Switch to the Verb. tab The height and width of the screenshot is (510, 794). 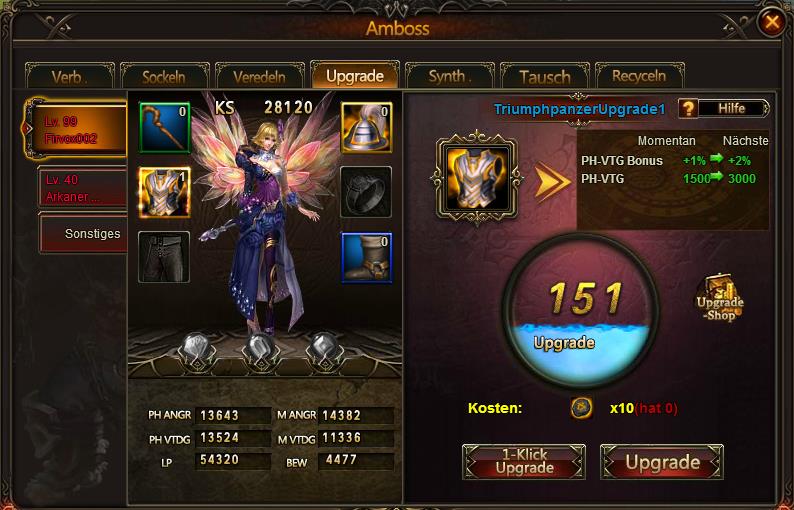coord(69,77)
